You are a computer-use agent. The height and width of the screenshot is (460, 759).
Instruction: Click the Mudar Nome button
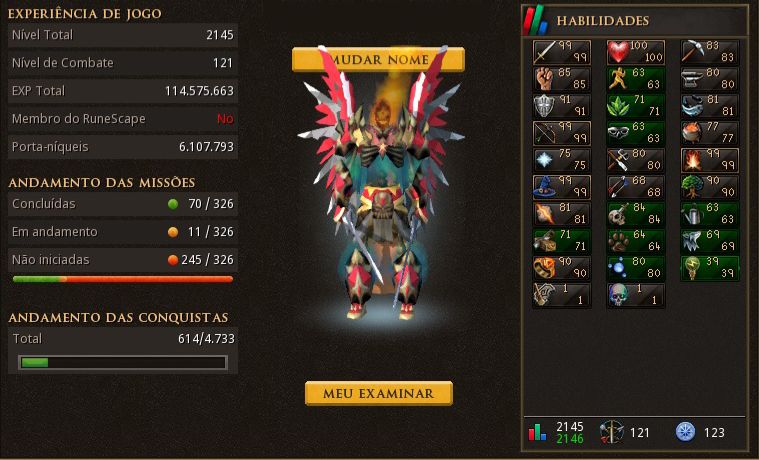click(x=378, y=59)
